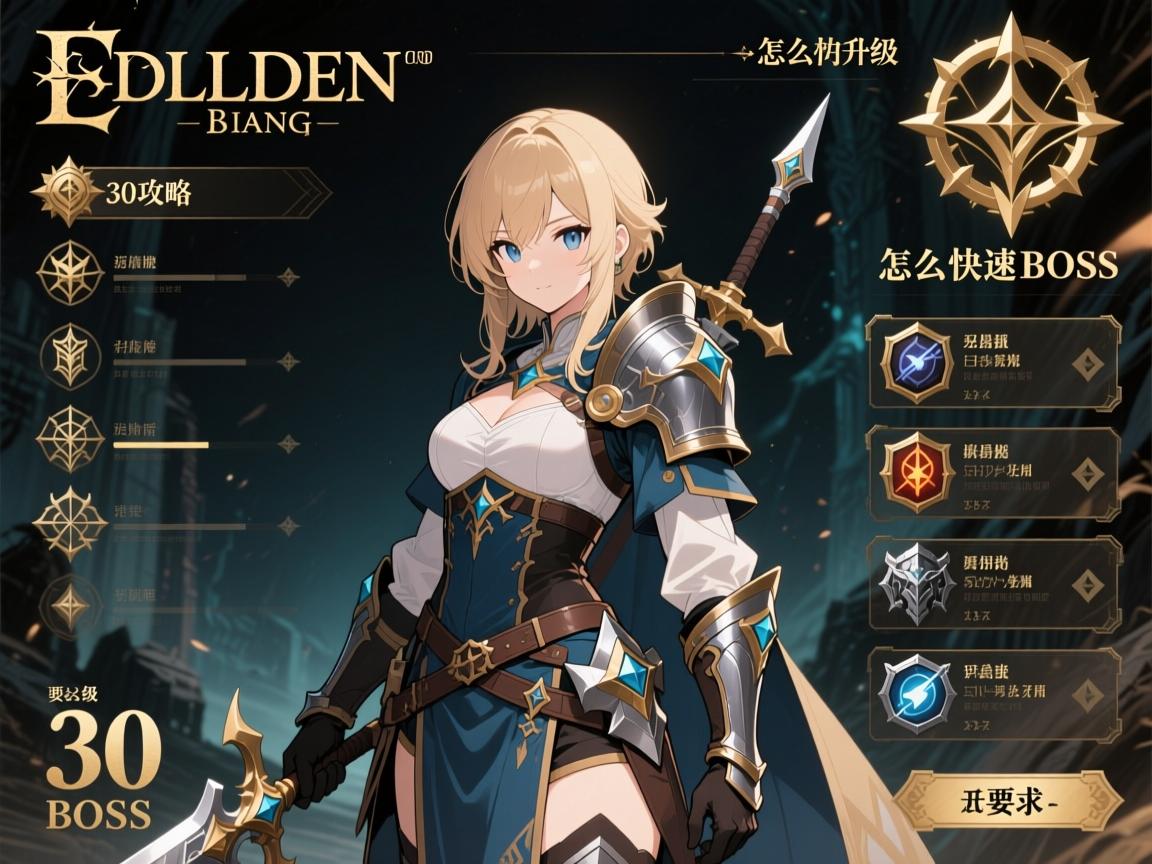
Task: Open the blue lightning shield card
Action: tap(994, 694)
